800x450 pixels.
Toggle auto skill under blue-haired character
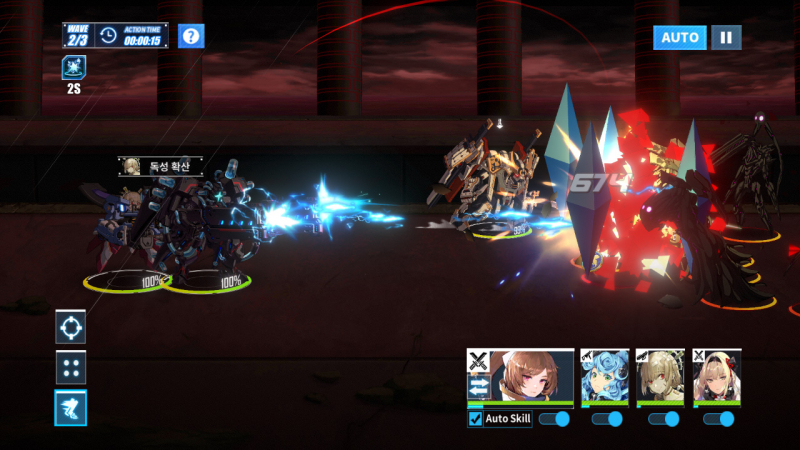tap(607, 419)
